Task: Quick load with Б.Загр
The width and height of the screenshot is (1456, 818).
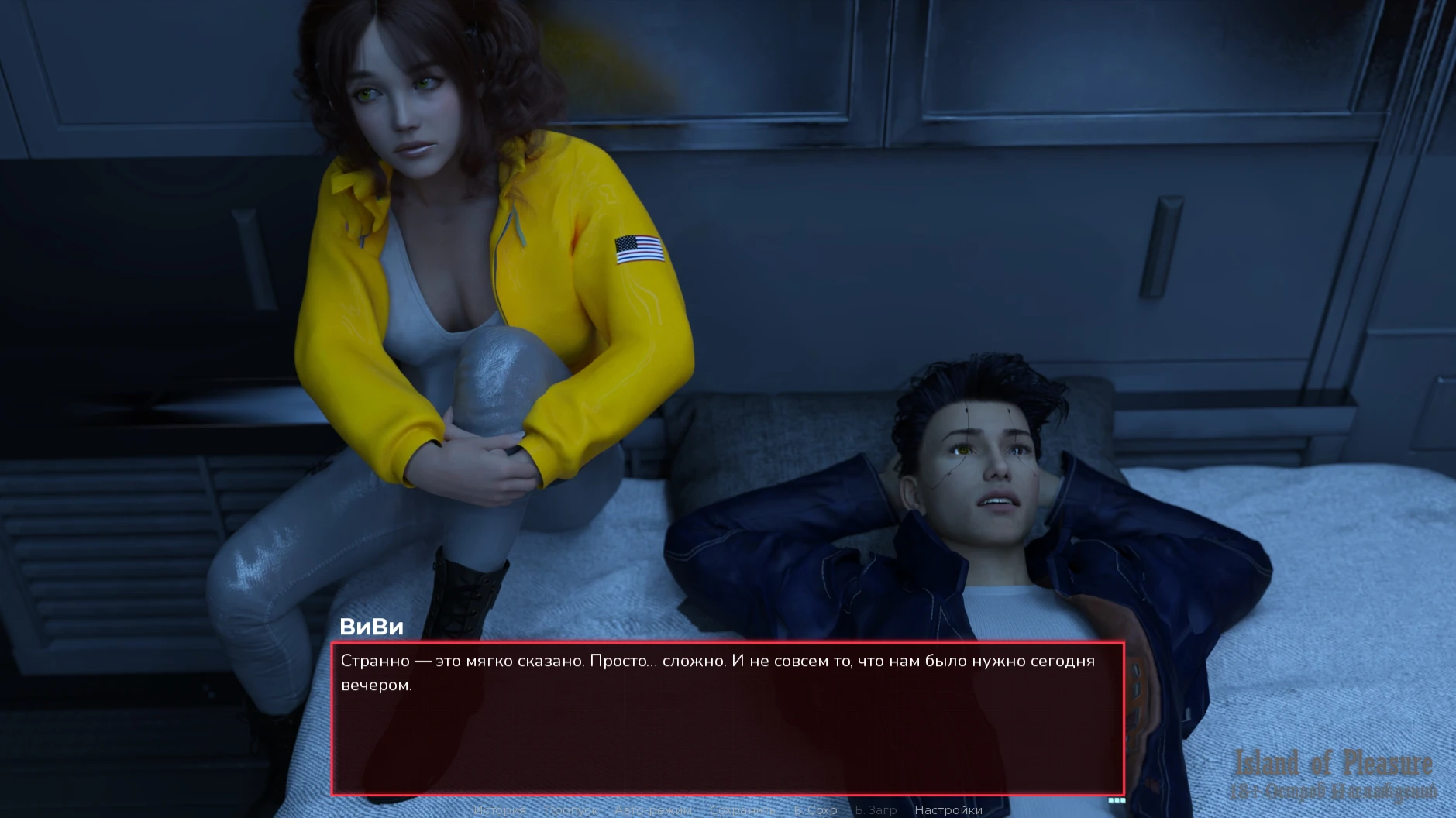Action: tap(876, 810)
